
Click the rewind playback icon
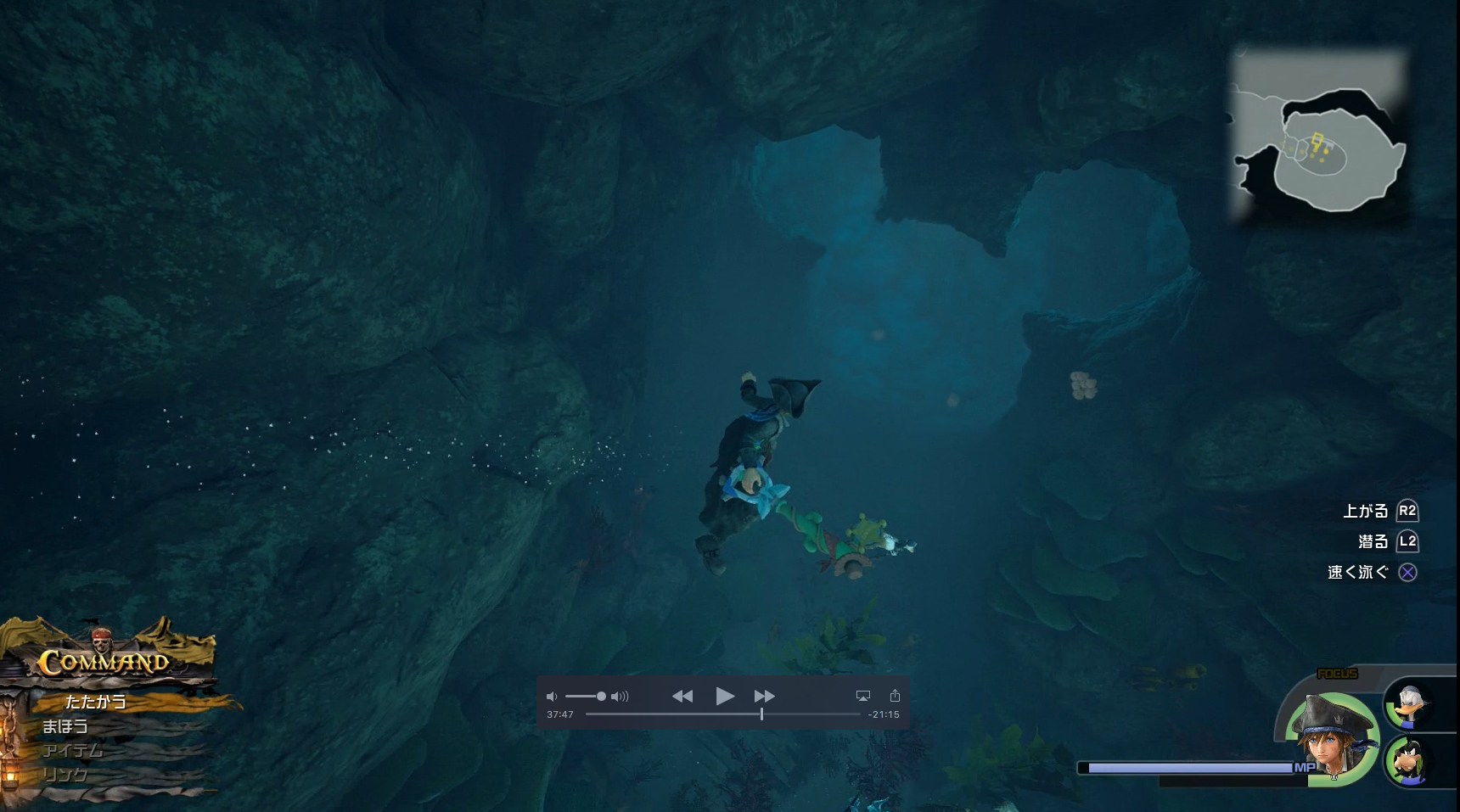[683, 696]
